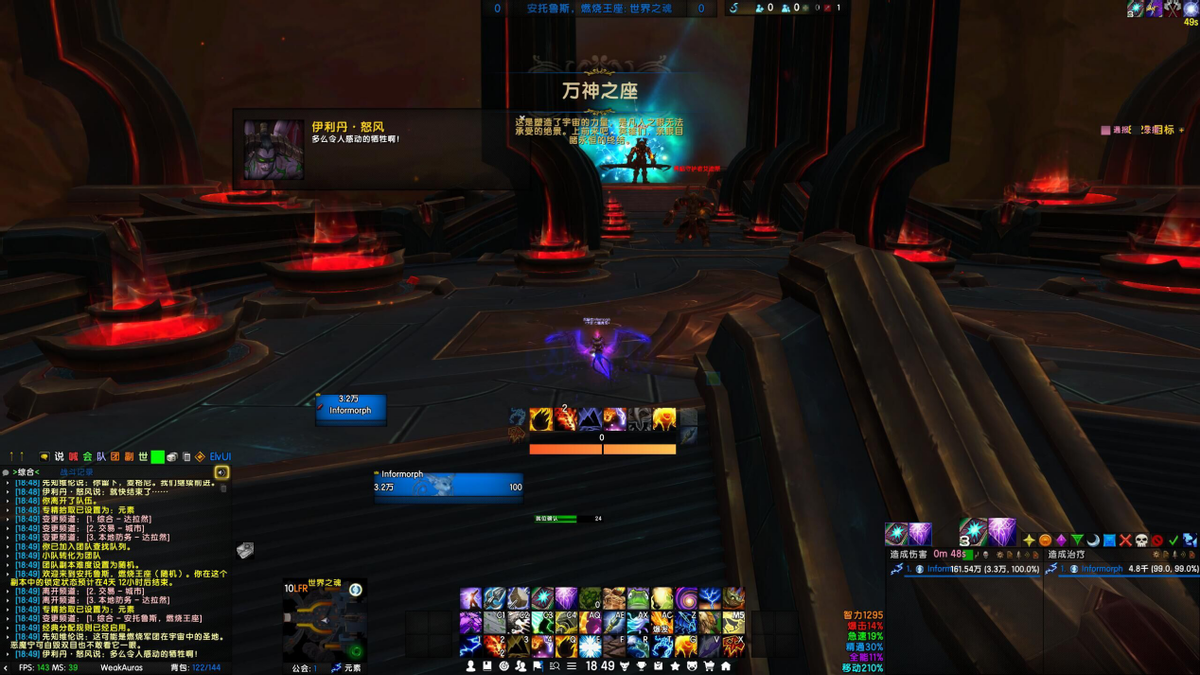
Task: Click the ElvUI label on the chat bar
Action: (x=219, y=457)
